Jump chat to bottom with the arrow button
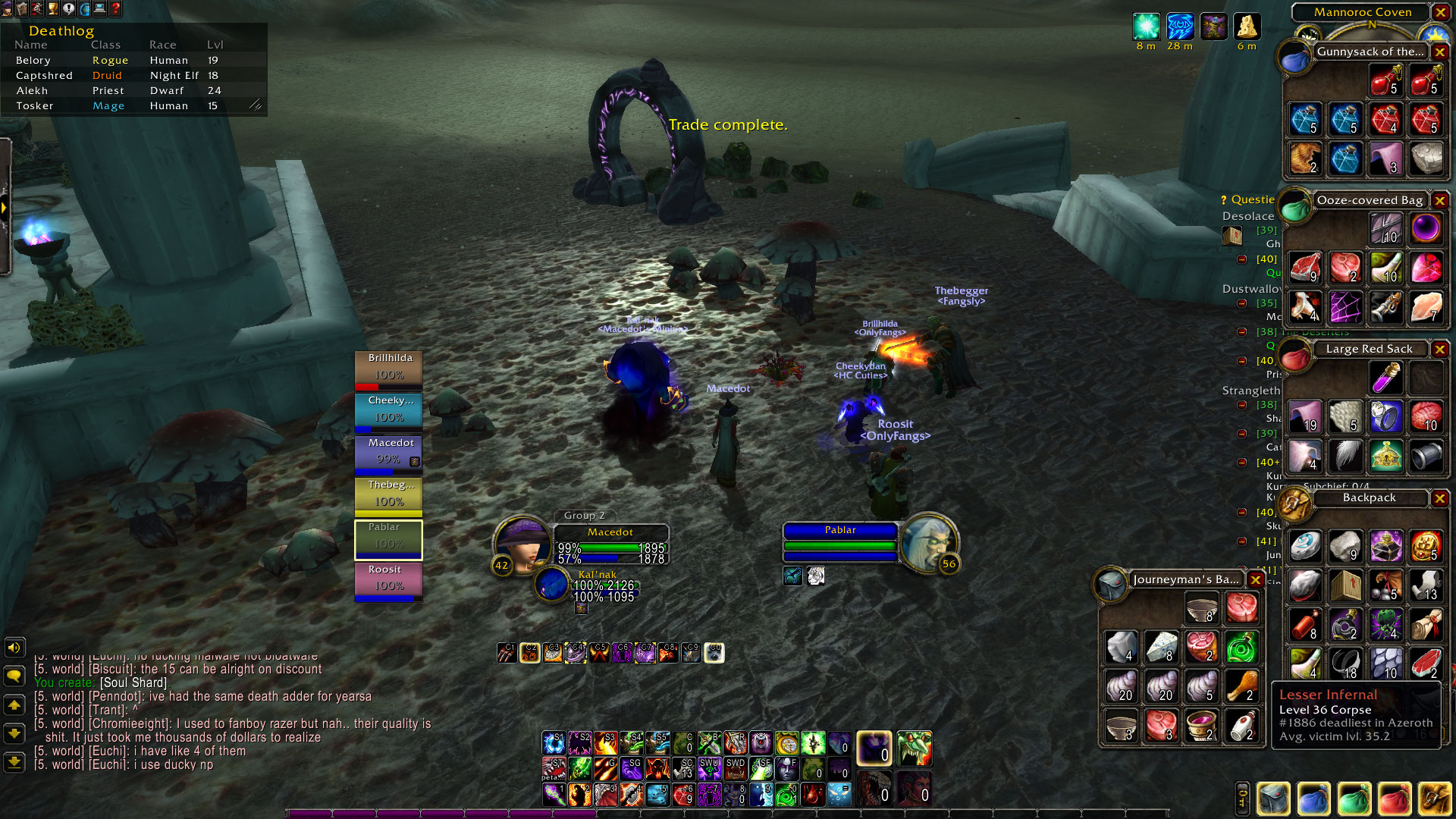The width and height of the screenshot is (1456, 819). 14,761
